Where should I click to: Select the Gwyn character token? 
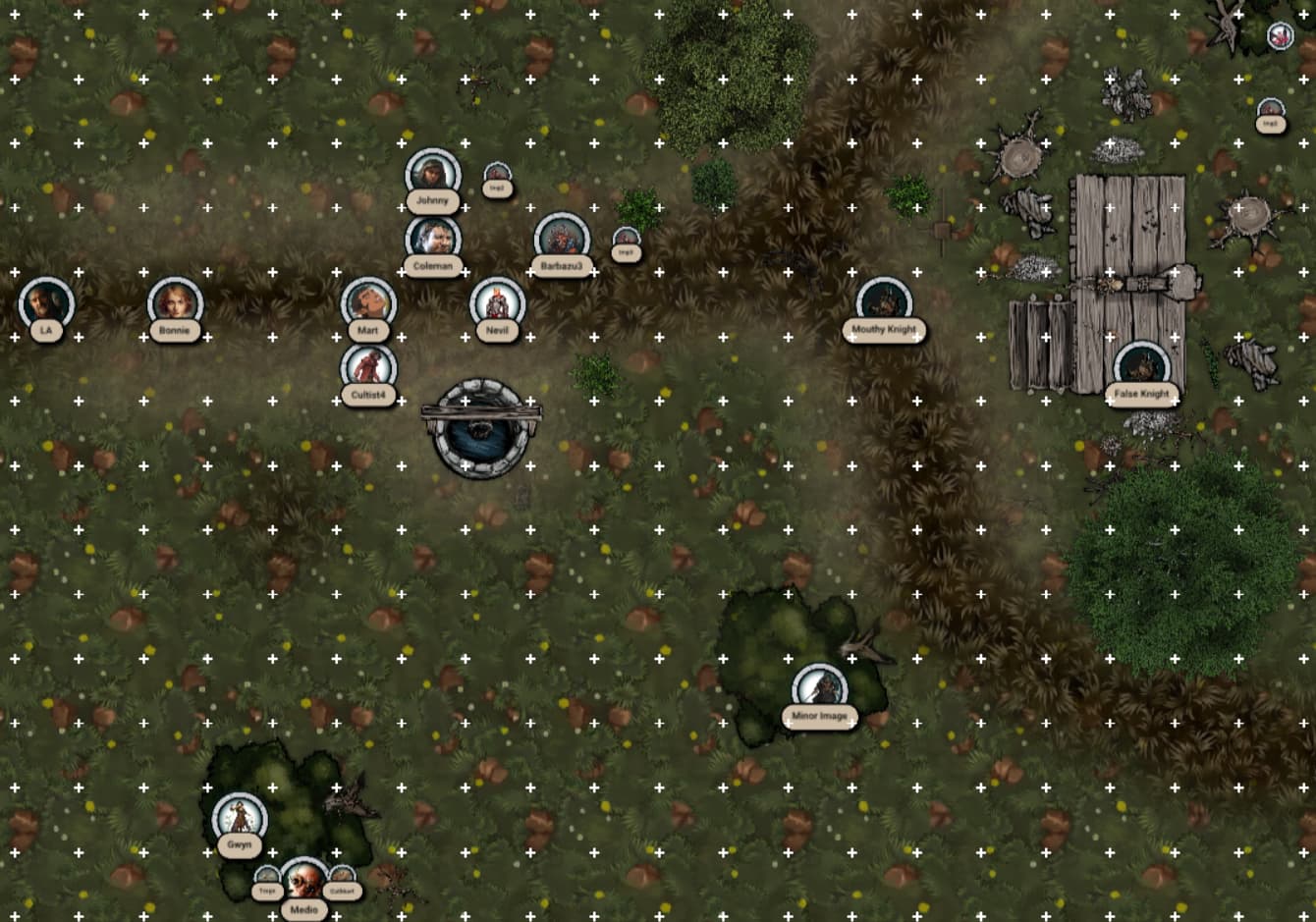[x=239, y=818]
